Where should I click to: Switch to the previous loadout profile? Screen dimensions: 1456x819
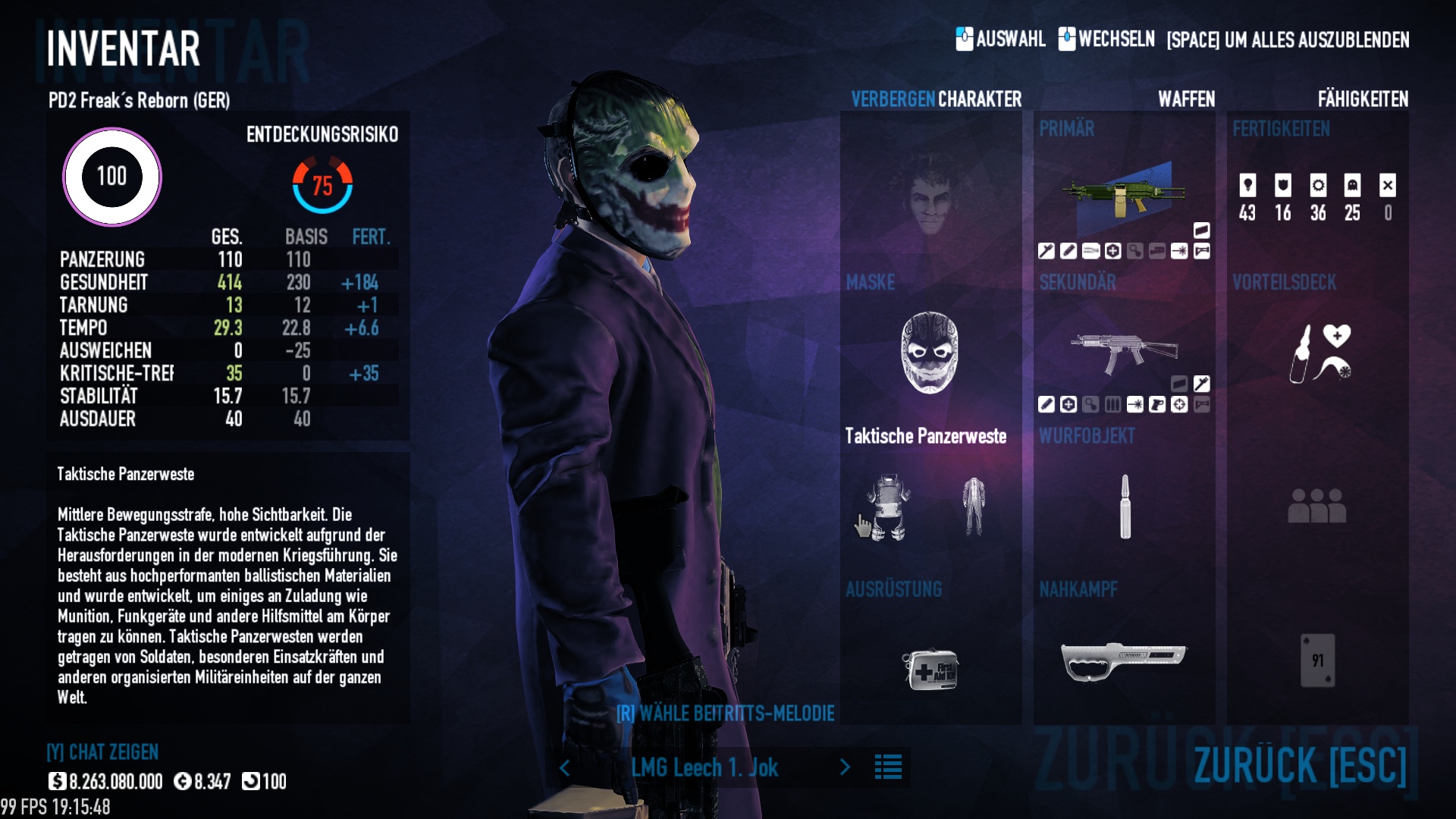(565, 767)
